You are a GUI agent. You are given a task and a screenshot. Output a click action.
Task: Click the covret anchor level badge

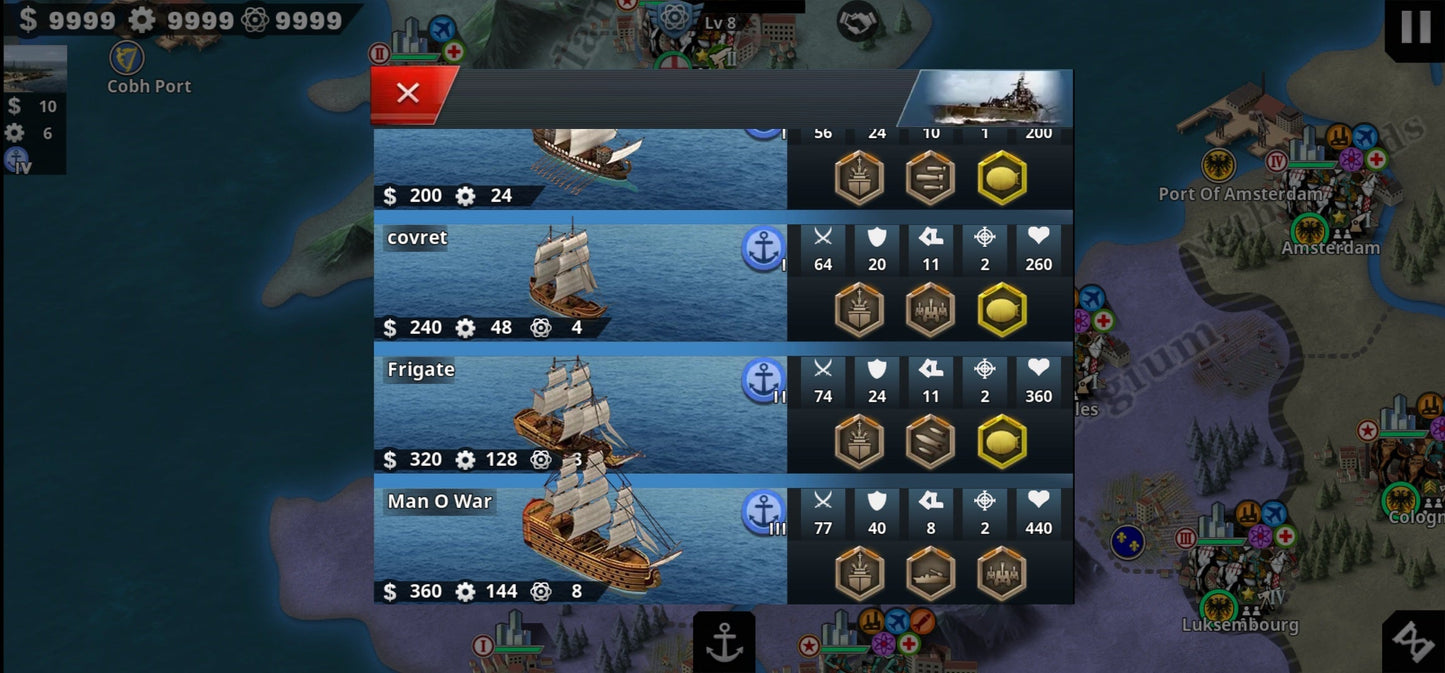(763, 248)
